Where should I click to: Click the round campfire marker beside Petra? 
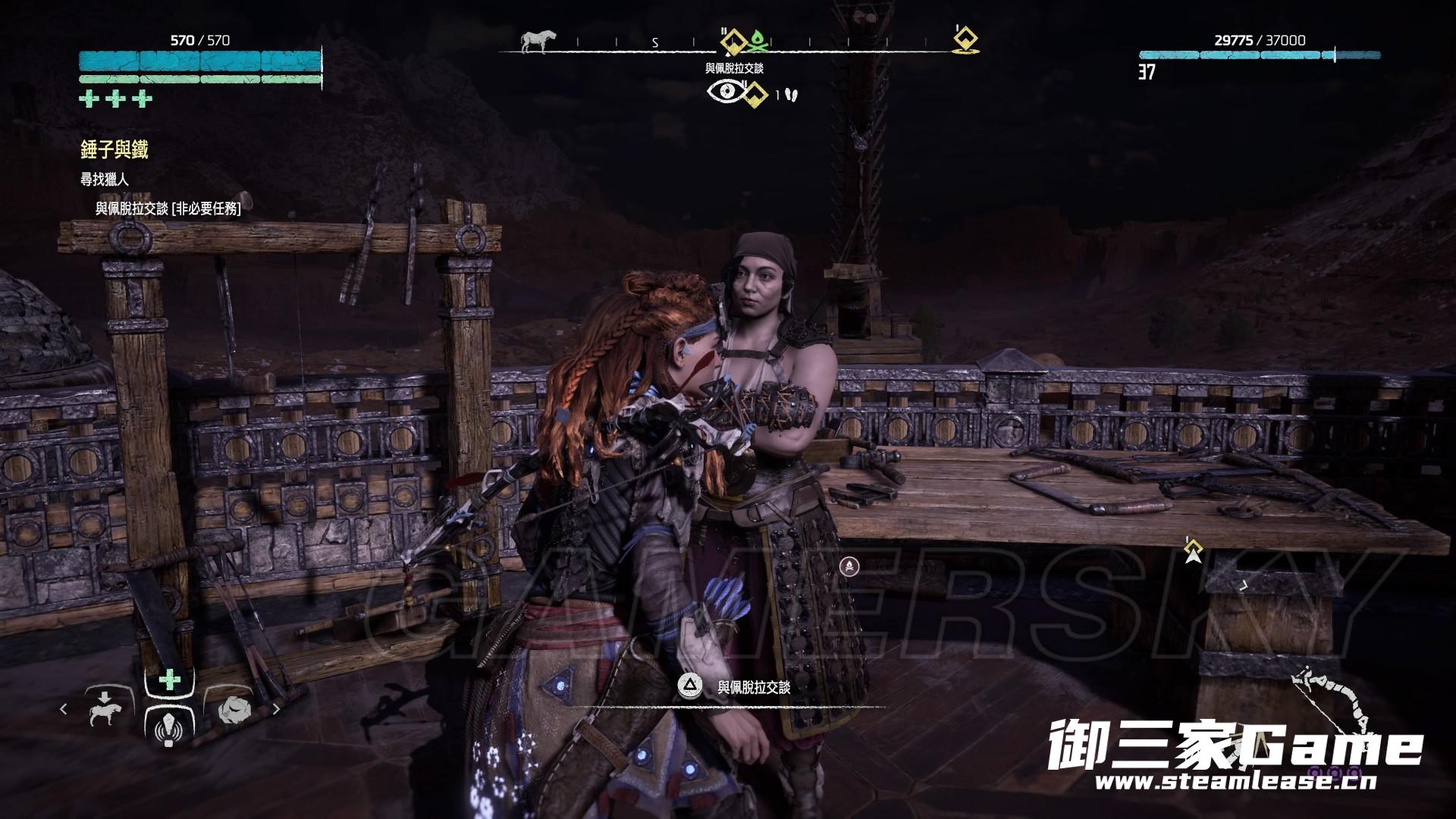(850, 566)
